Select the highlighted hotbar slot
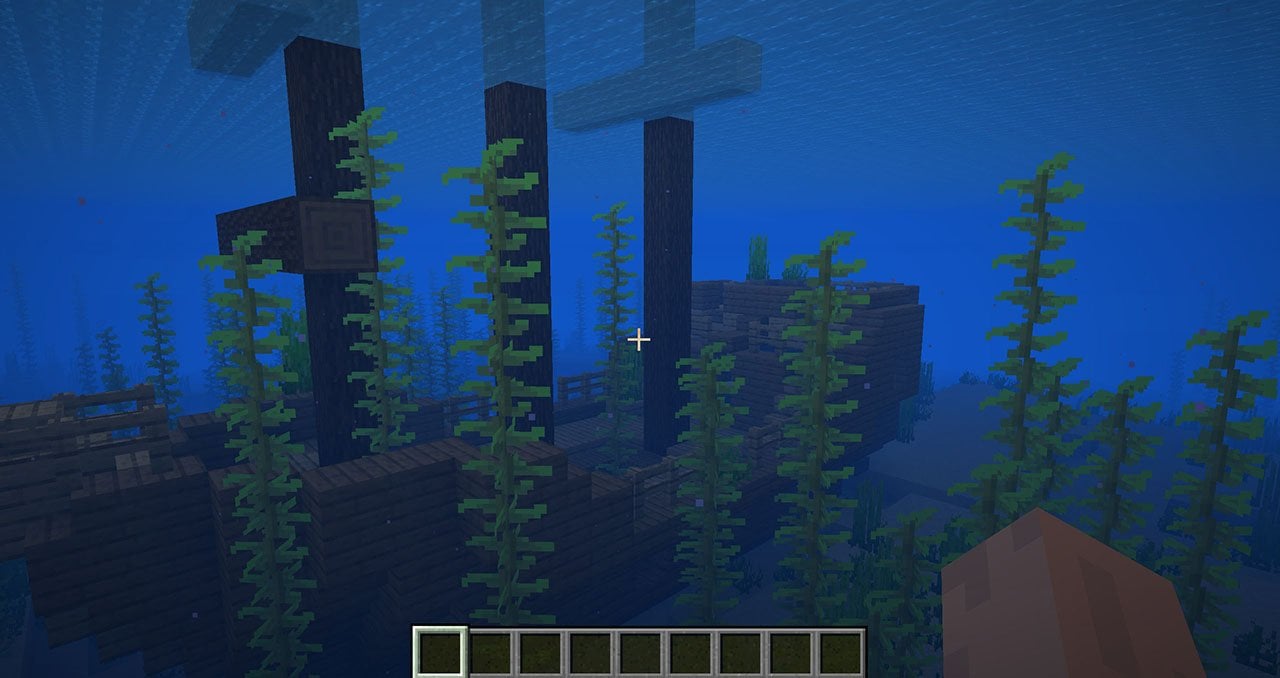 tap(440, 652)
